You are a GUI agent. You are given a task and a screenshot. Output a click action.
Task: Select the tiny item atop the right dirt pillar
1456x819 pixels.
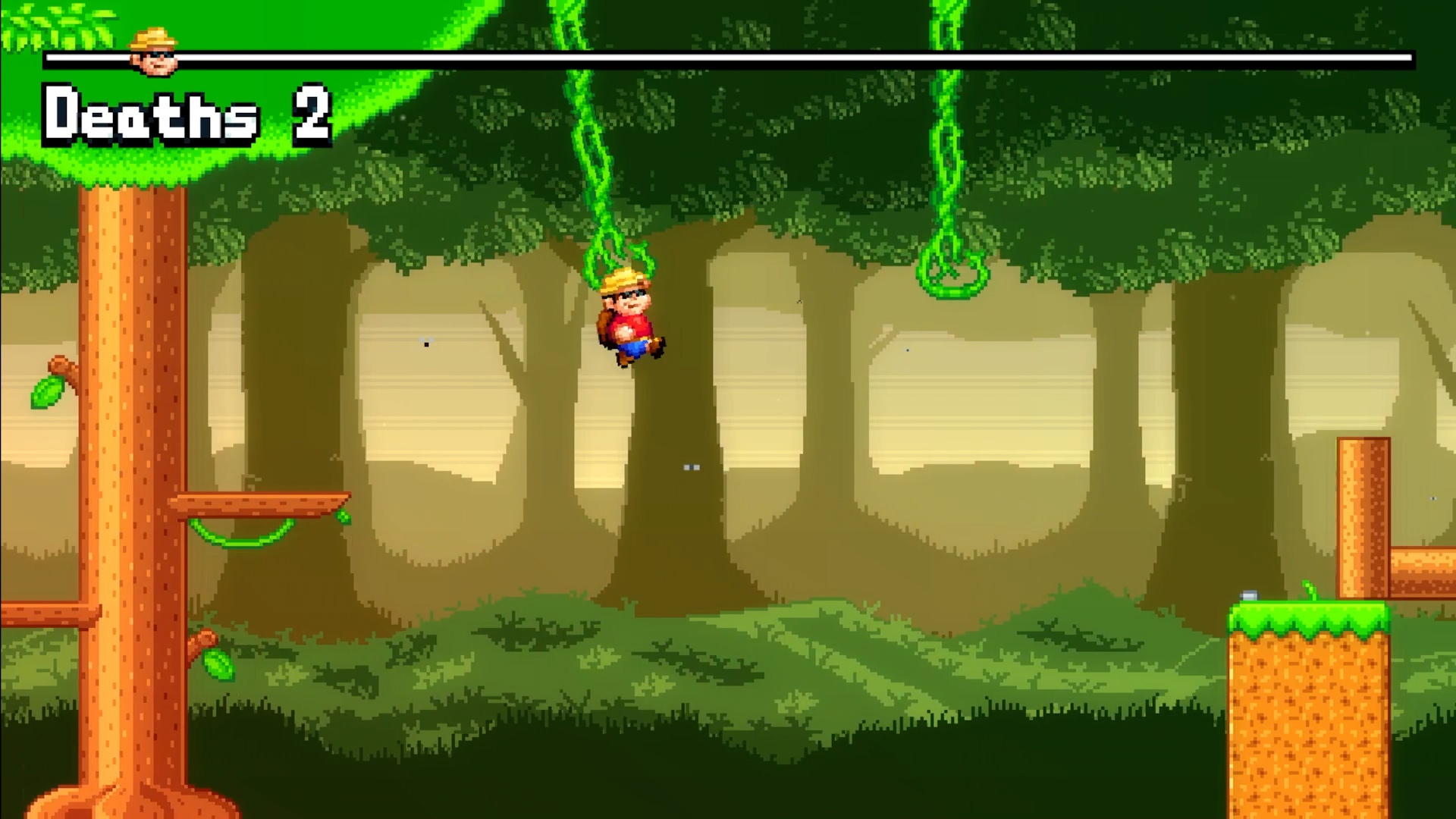point(1250,595)
